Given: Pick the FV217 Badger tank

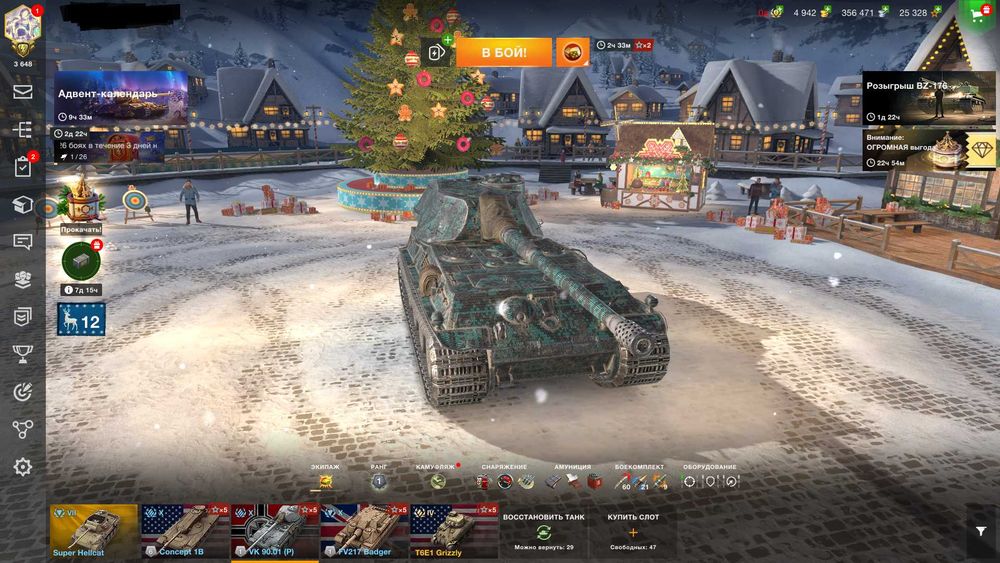Looking at the screenshot, I should coord(365,531).
